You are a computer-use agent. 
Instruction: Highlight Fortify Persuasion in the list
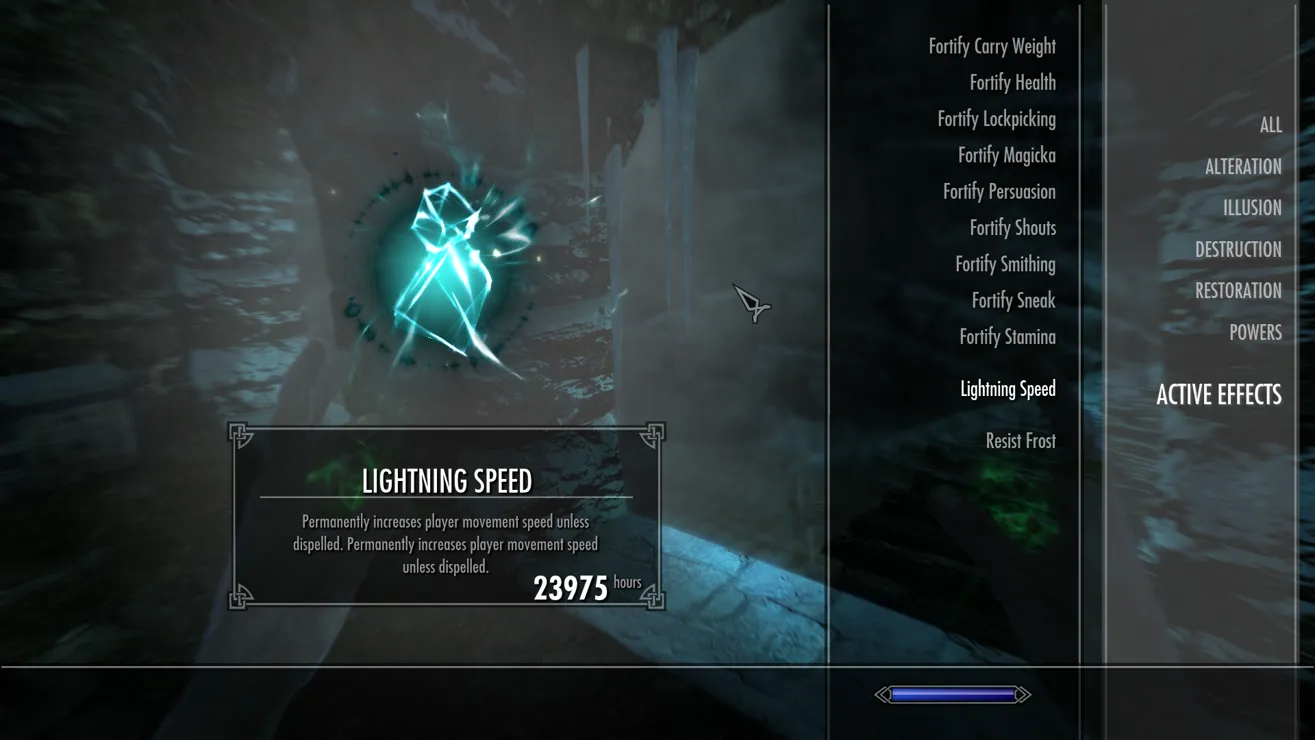click(999, 191)
